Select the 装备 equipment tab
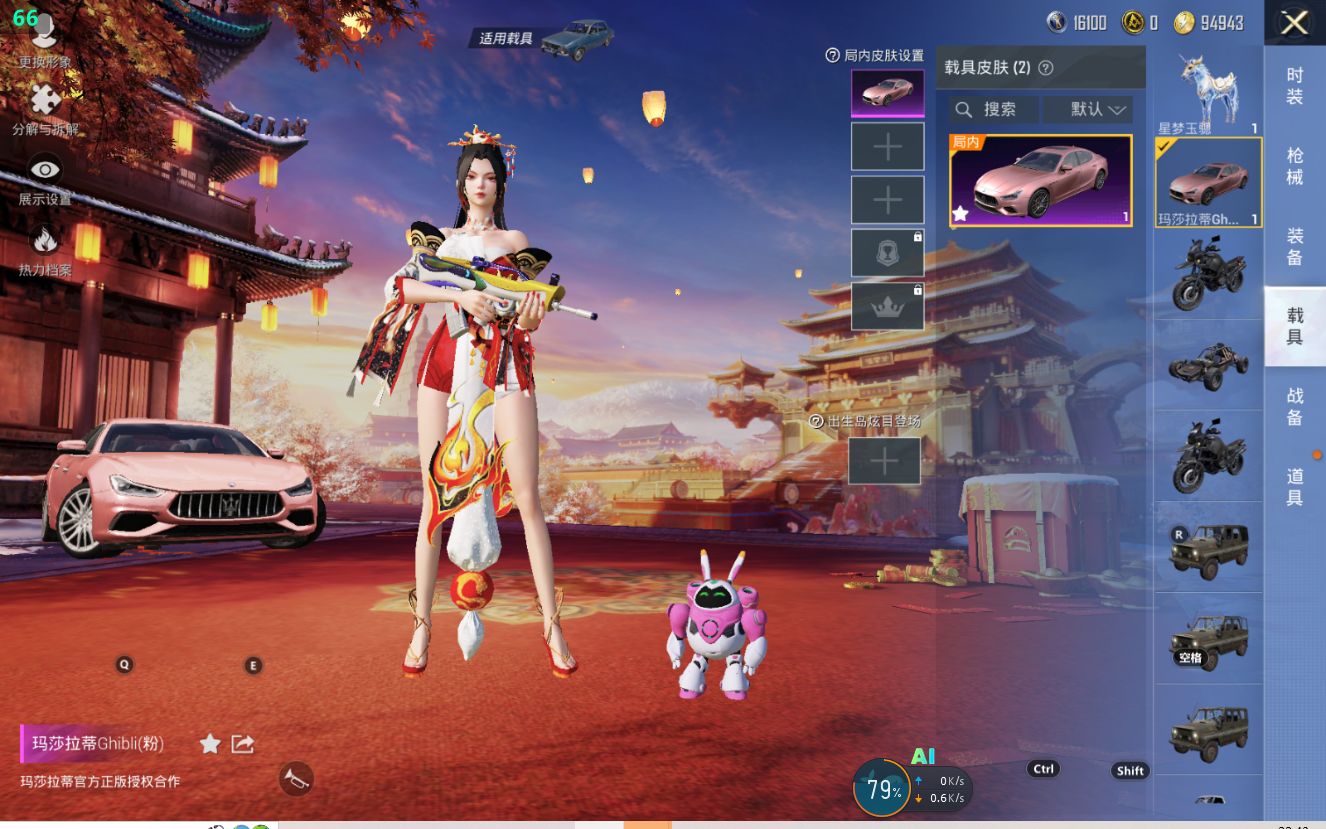The image size is (1326, 829). (1294, 246)
